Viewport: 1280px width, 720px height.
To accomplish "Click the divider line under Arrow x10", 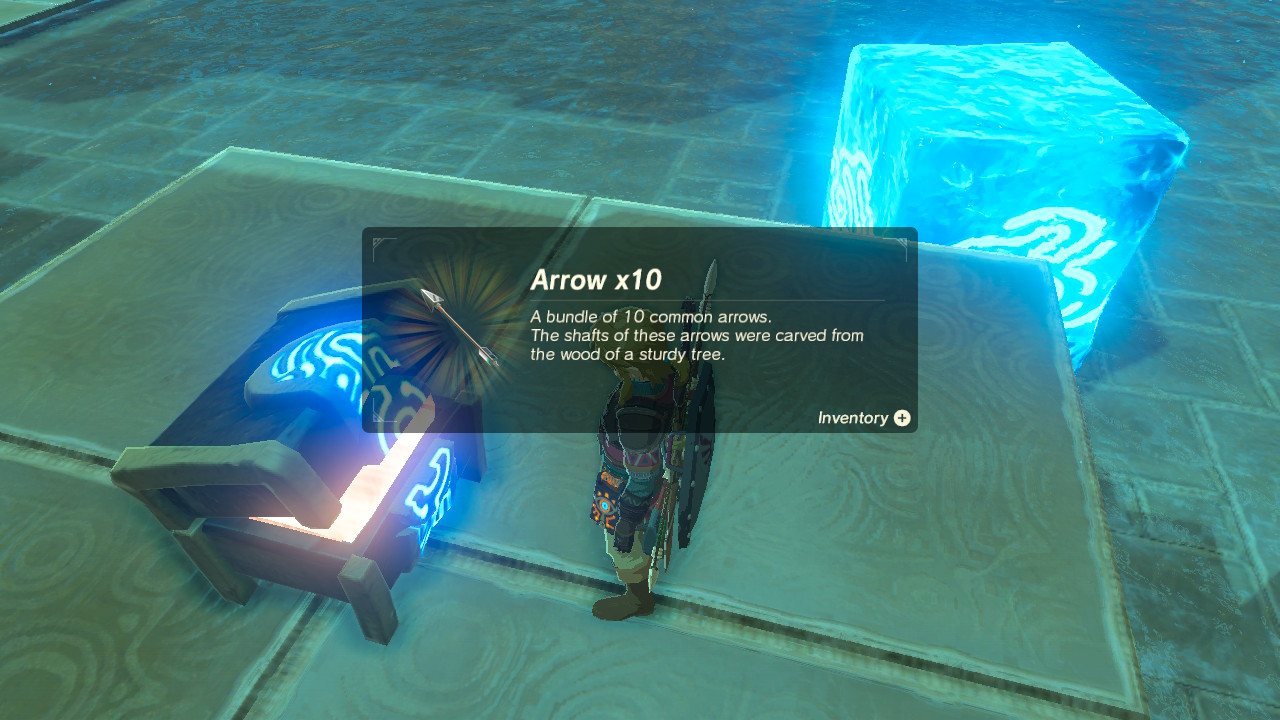I will pos(700,300).
